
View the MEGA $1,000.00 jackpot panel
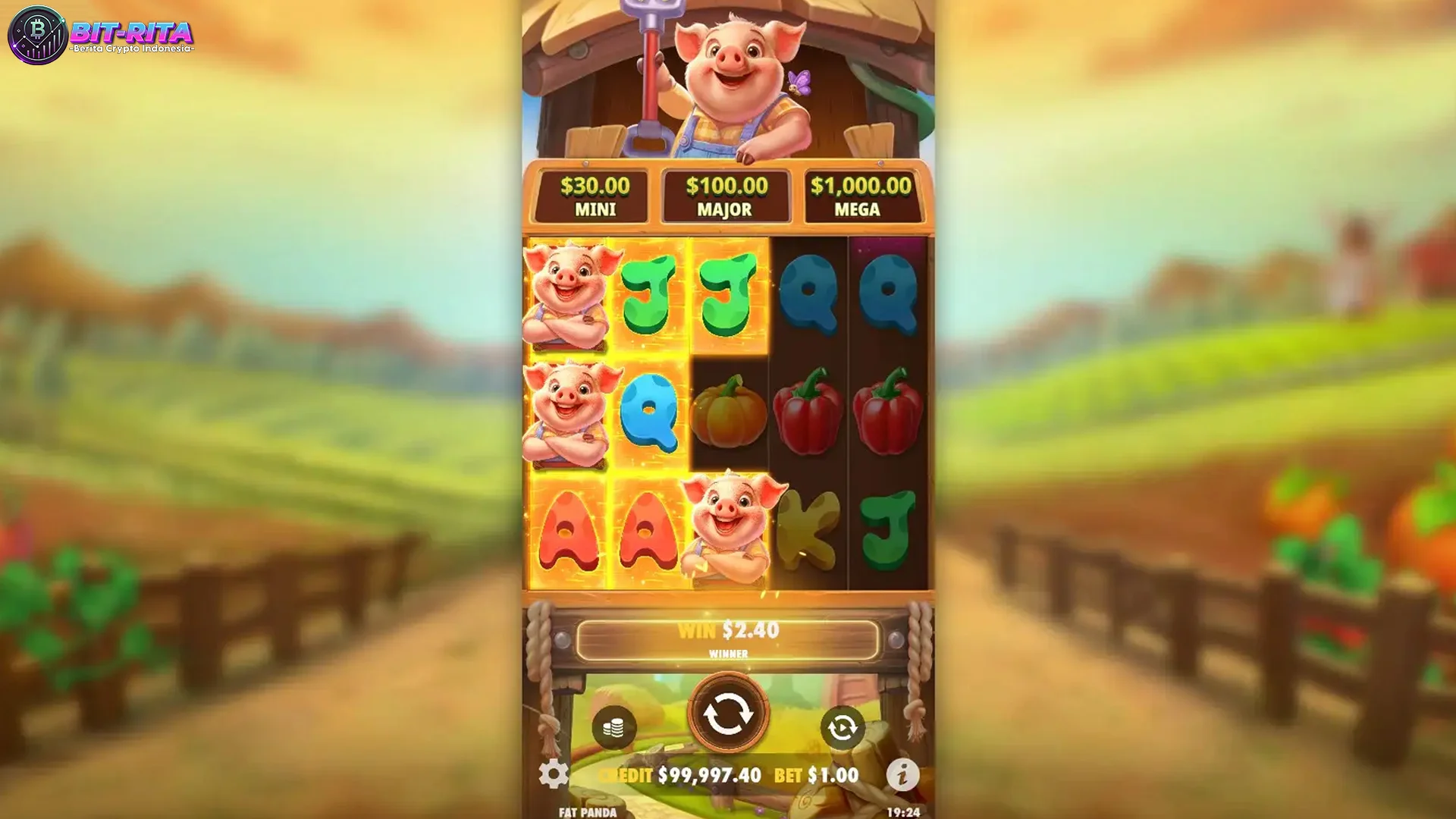click(x=861, y=193)
